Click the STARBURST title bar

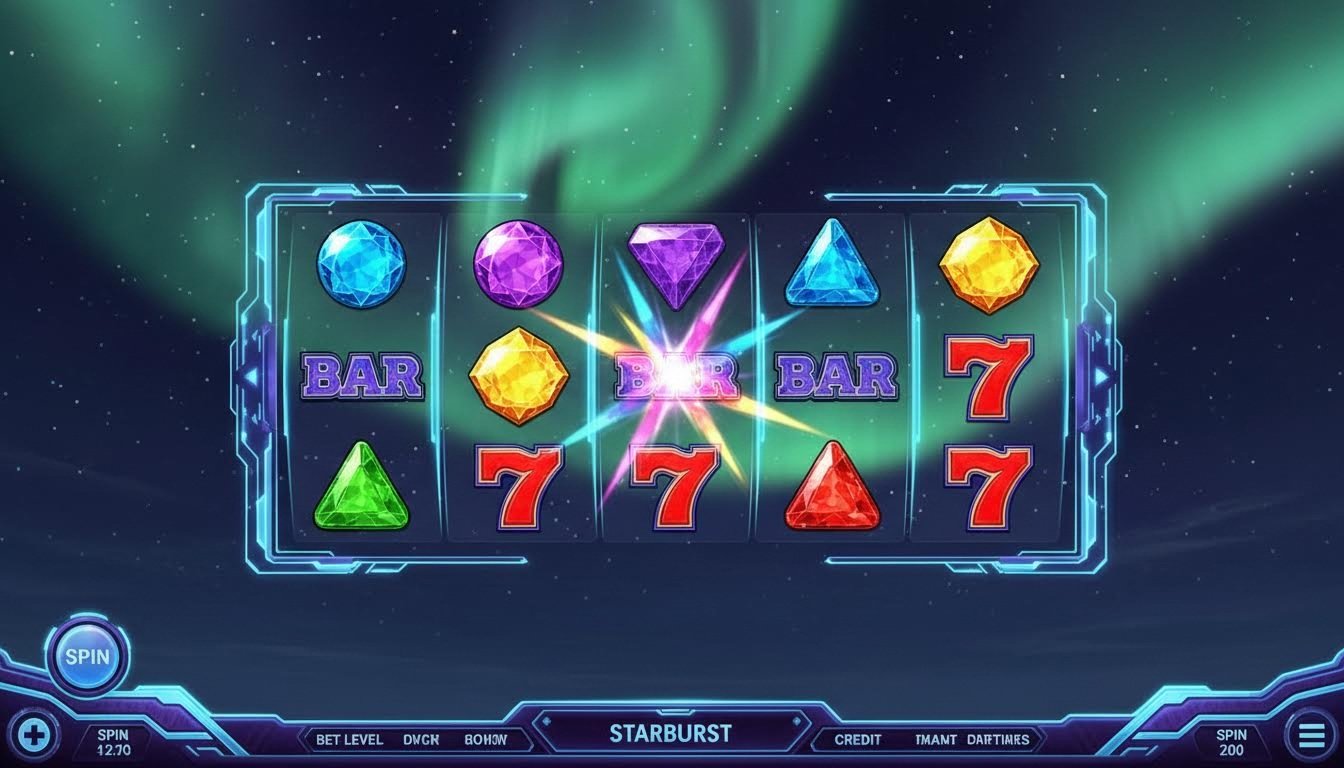coord(672,733)
